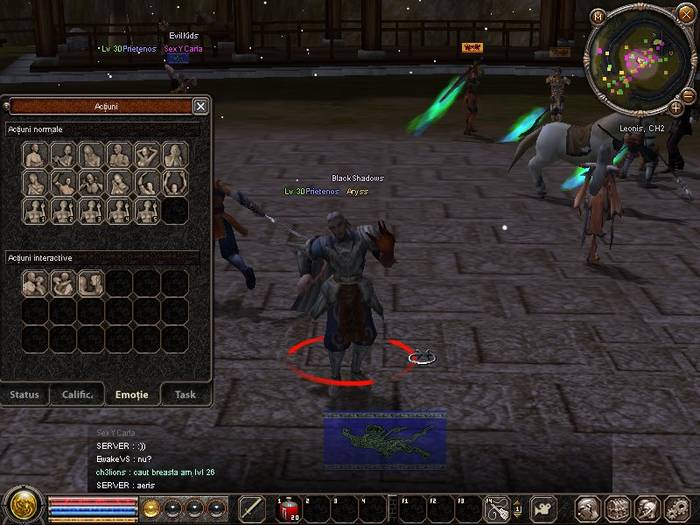Use the red potion in the quickslot
The image size is (700, 525).
pyautogui.click(x=287, y=509)
